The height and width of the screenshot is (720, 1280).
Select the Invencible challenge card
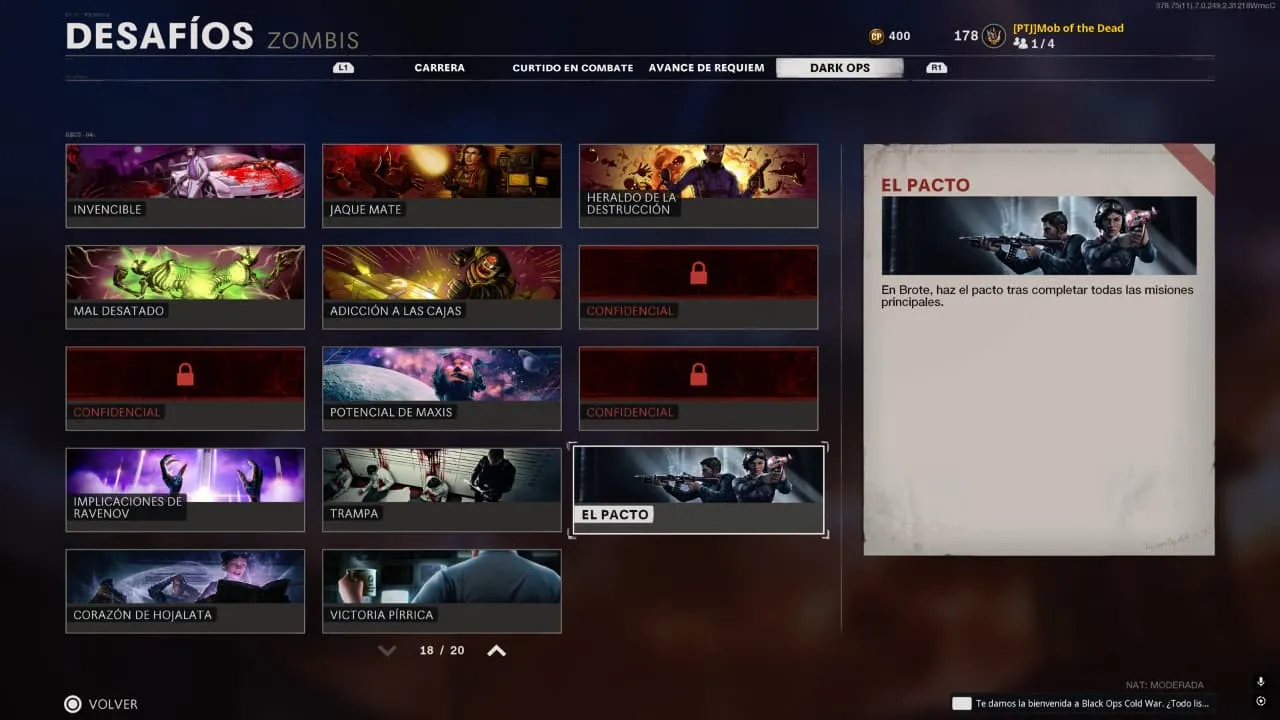point(185,186)
